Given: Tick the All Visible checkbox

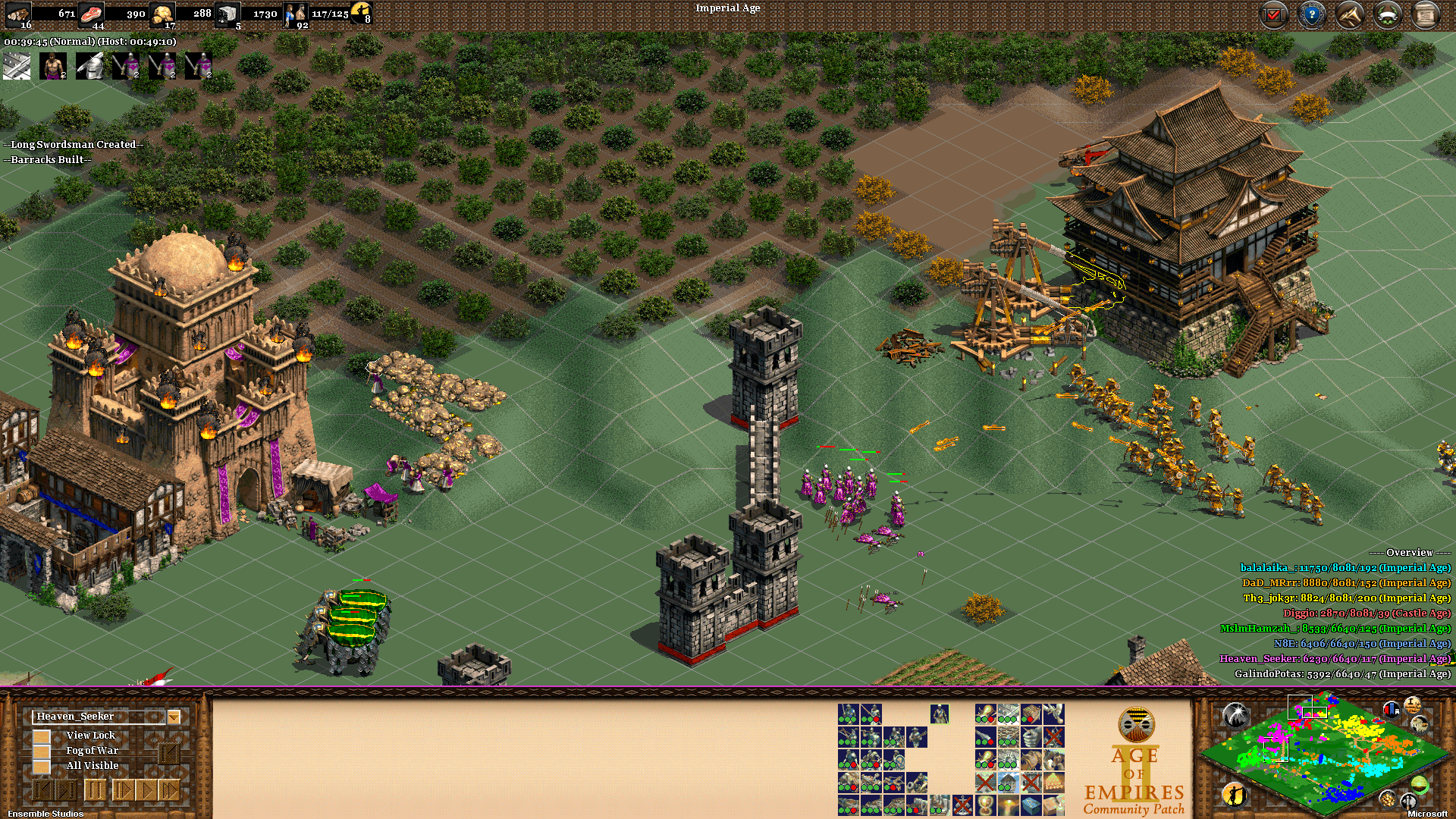Looking at the screenshot, I should [42, 766].
